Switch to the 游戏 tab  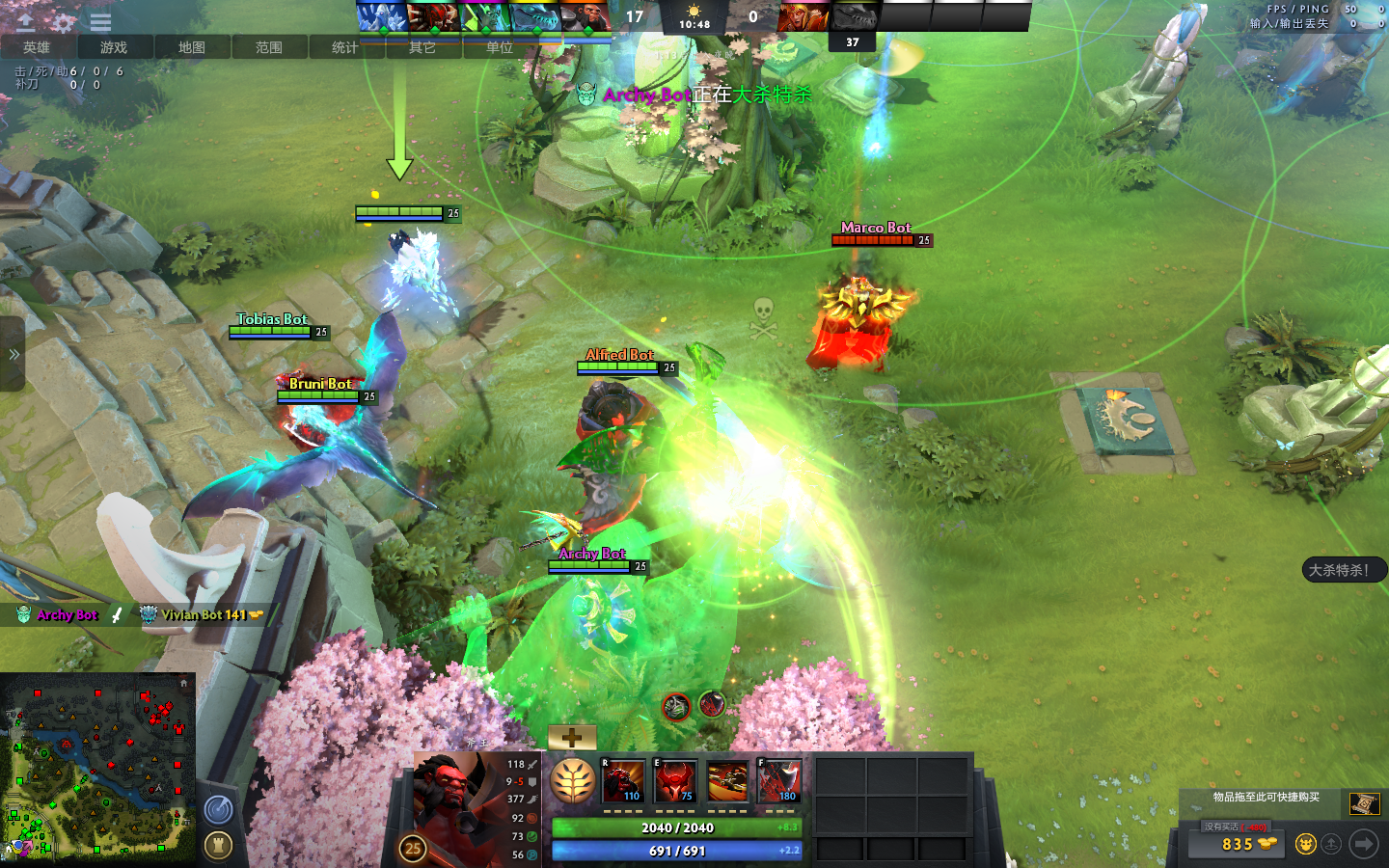click(114, 47)
